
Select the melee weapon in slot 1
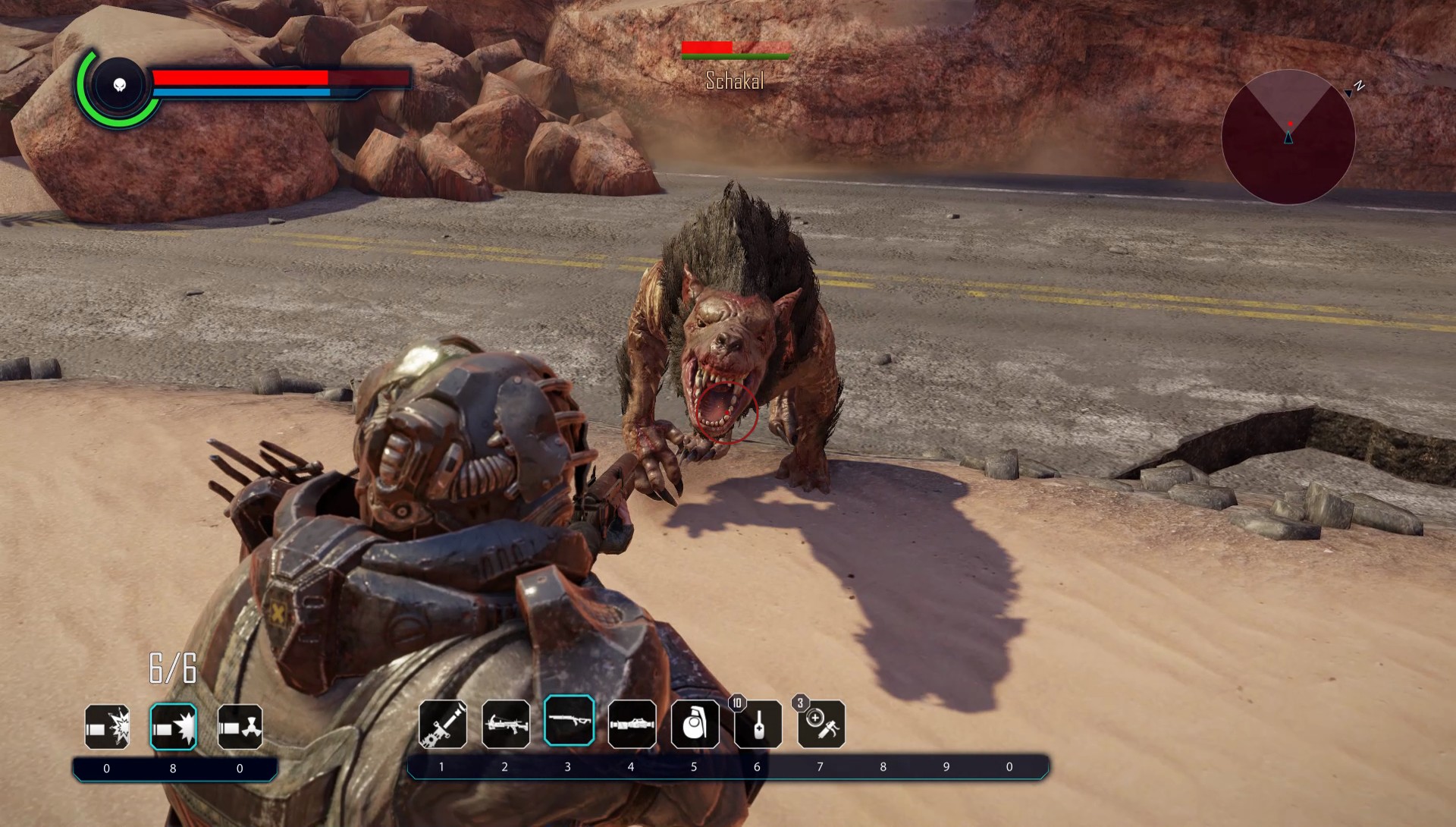click(443, 724)
